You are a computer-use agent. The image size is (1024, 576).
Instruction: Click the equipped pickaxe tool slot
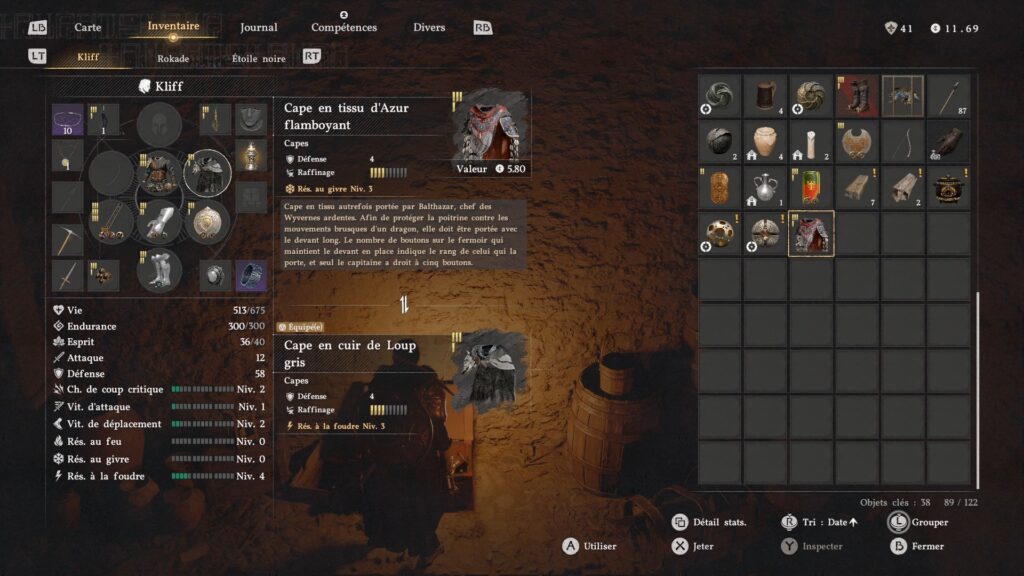click(x=68, y=240)
